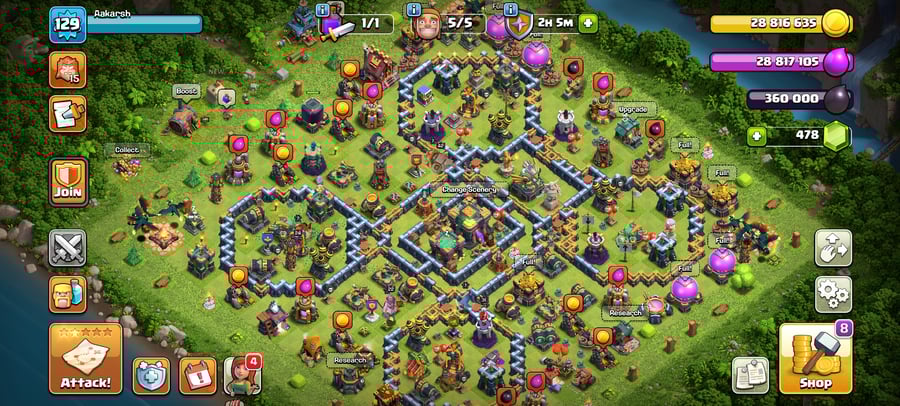Open the paper scroll news icon
Image resolution: width=900 pixels, height=406 pixels.
pos(67,114)
